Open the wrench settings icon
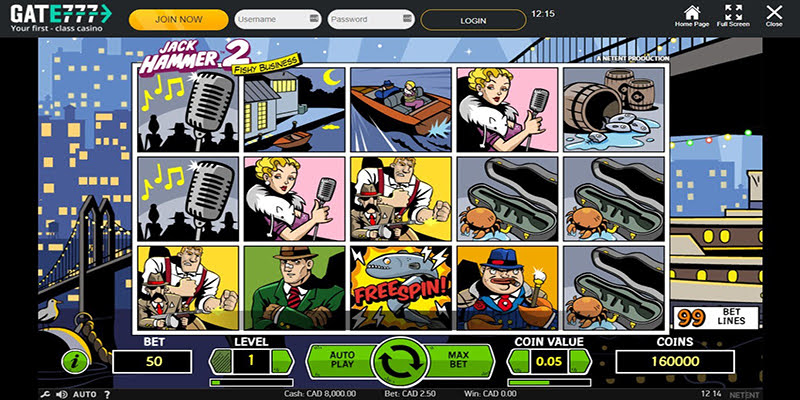Screen dimensions: 800x400 coord(47,394)
